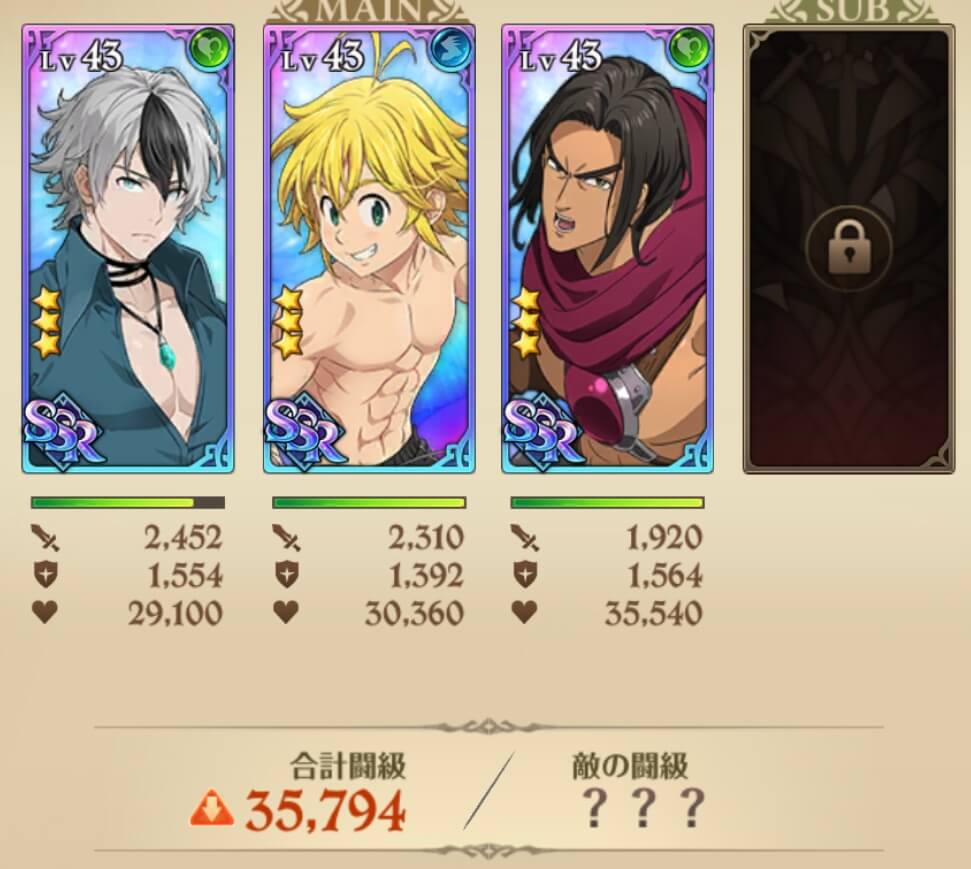
Task: Tap the locked SUB character slot
Action: coord(847,249)
